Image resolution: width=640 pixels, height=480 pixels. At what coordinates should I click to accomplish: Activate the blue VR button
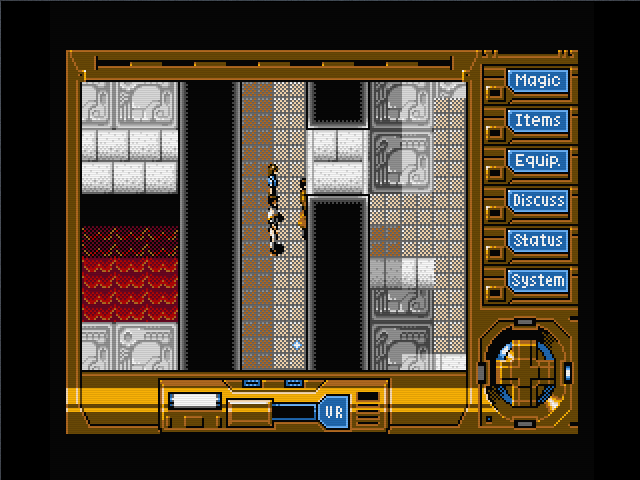pos(333,411)
